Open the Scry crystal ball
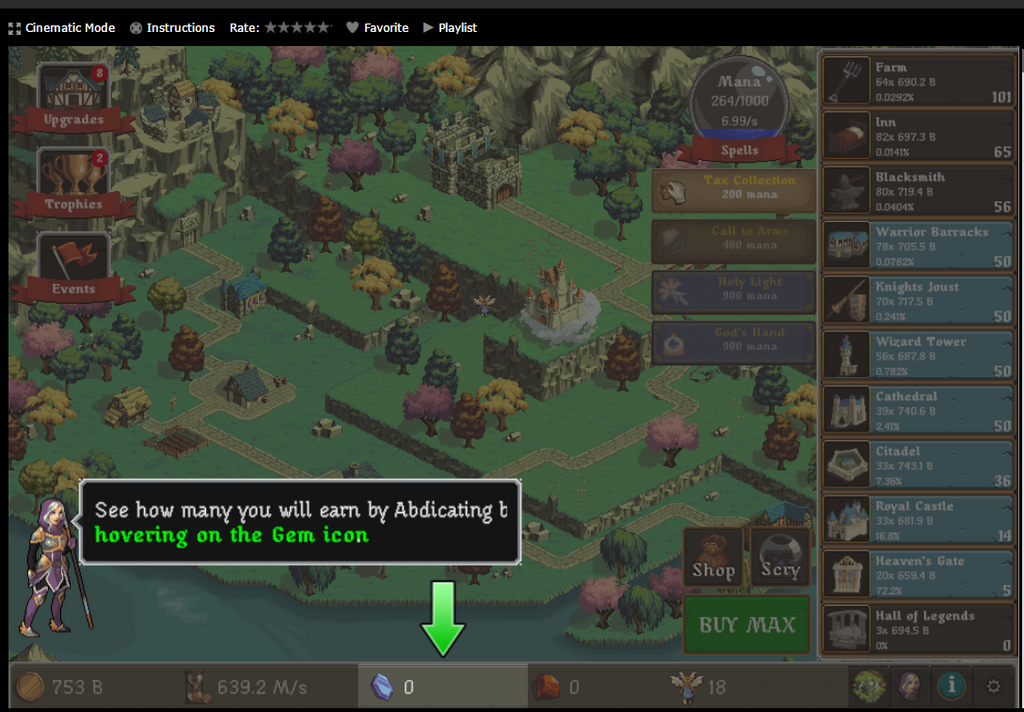This screenshot has height=712, width=1024. click(780, 557)
